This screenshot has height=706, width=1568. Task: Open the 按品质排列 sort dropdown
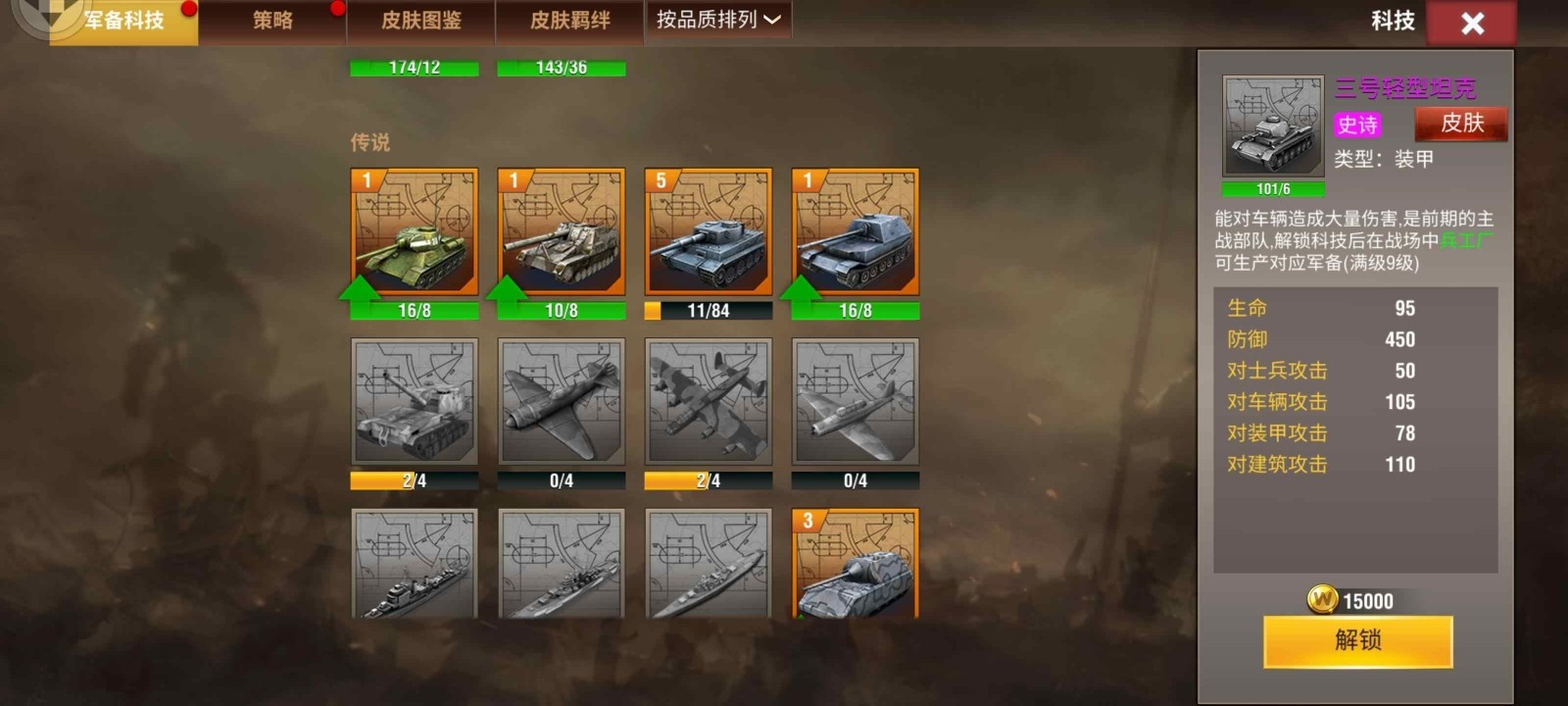click(718, 20)
